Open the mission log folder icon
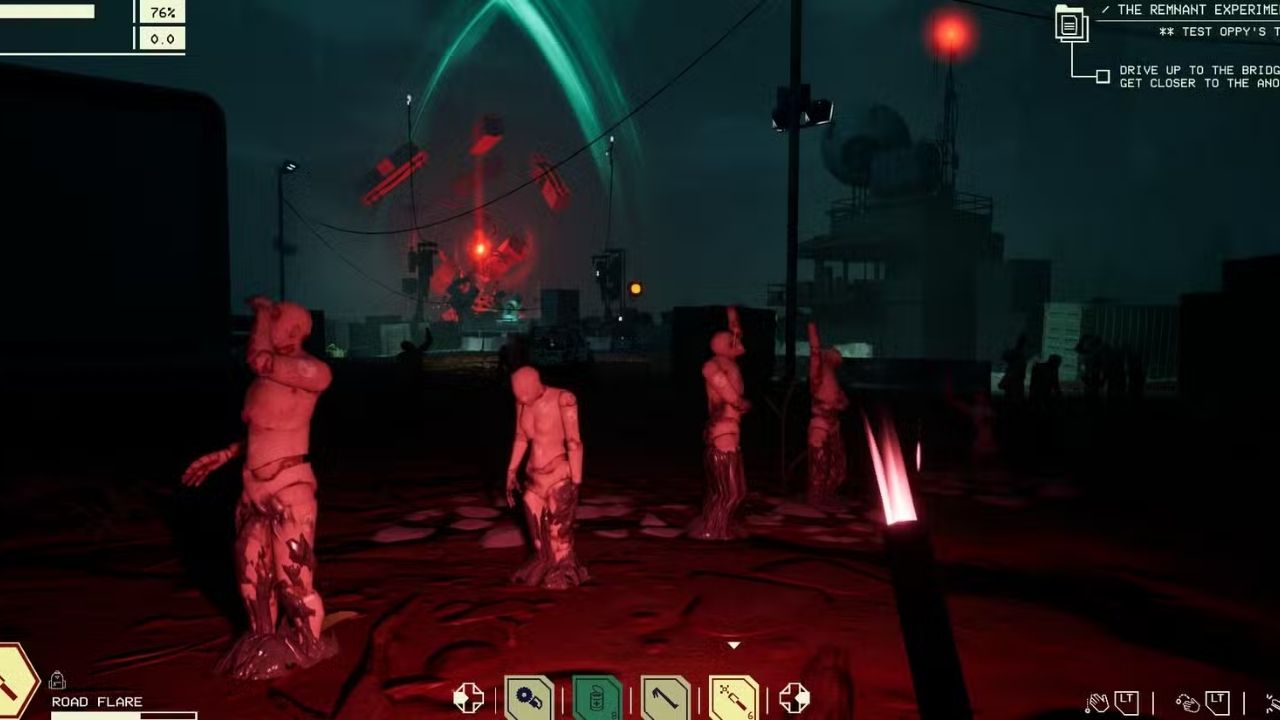Image resolution: width=1280 pixels, height=720 pixels. pos(1071,23)
